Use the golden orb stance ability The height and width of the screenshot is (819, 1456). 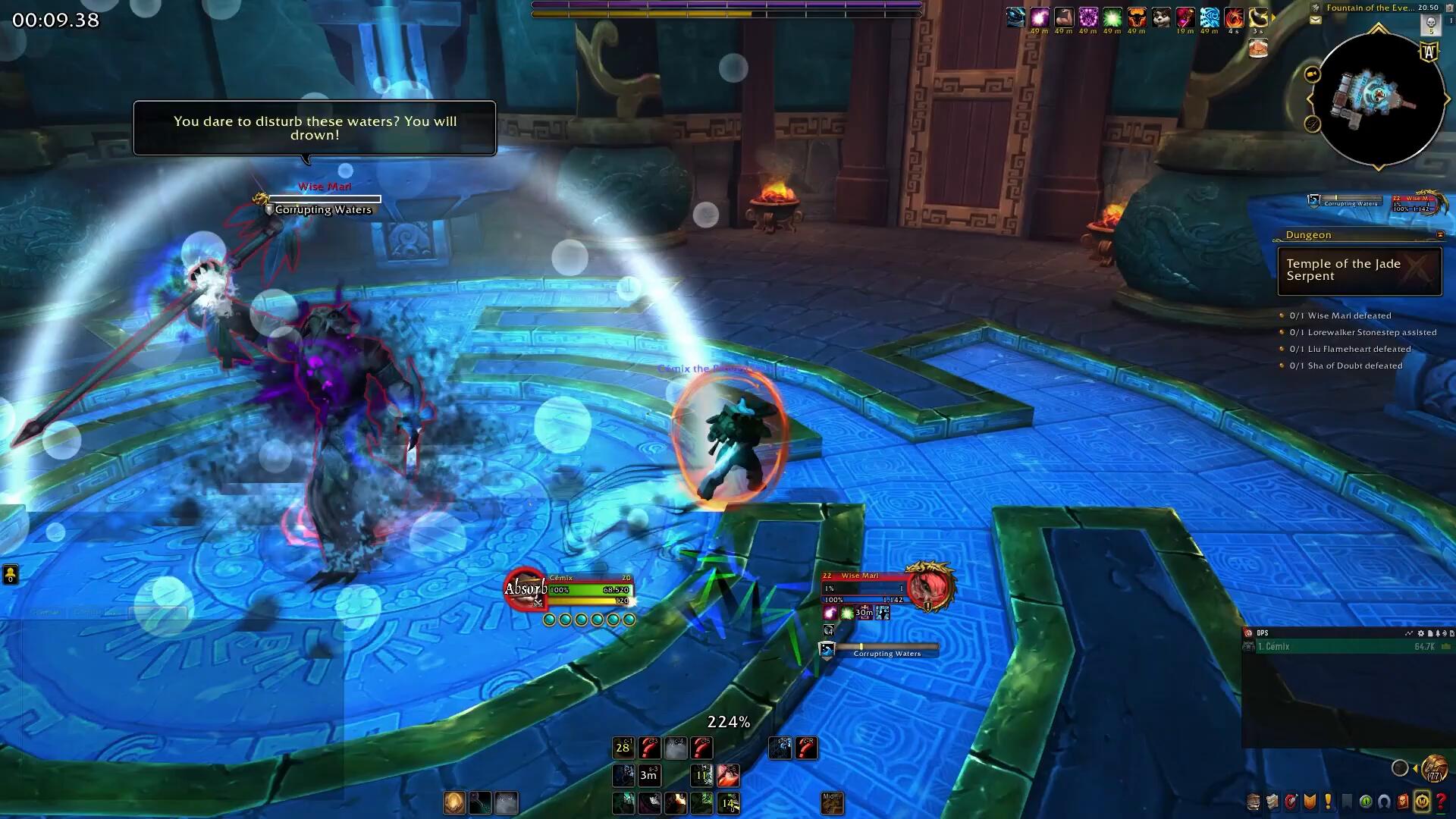(x=454, y=802)
